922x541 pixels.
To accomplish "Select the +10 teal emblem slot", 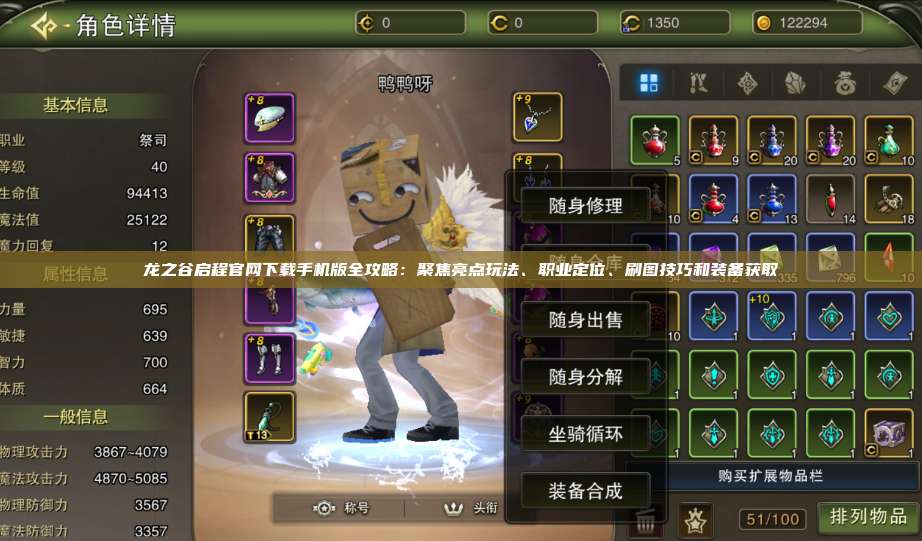I will click(x=772, y=316).
